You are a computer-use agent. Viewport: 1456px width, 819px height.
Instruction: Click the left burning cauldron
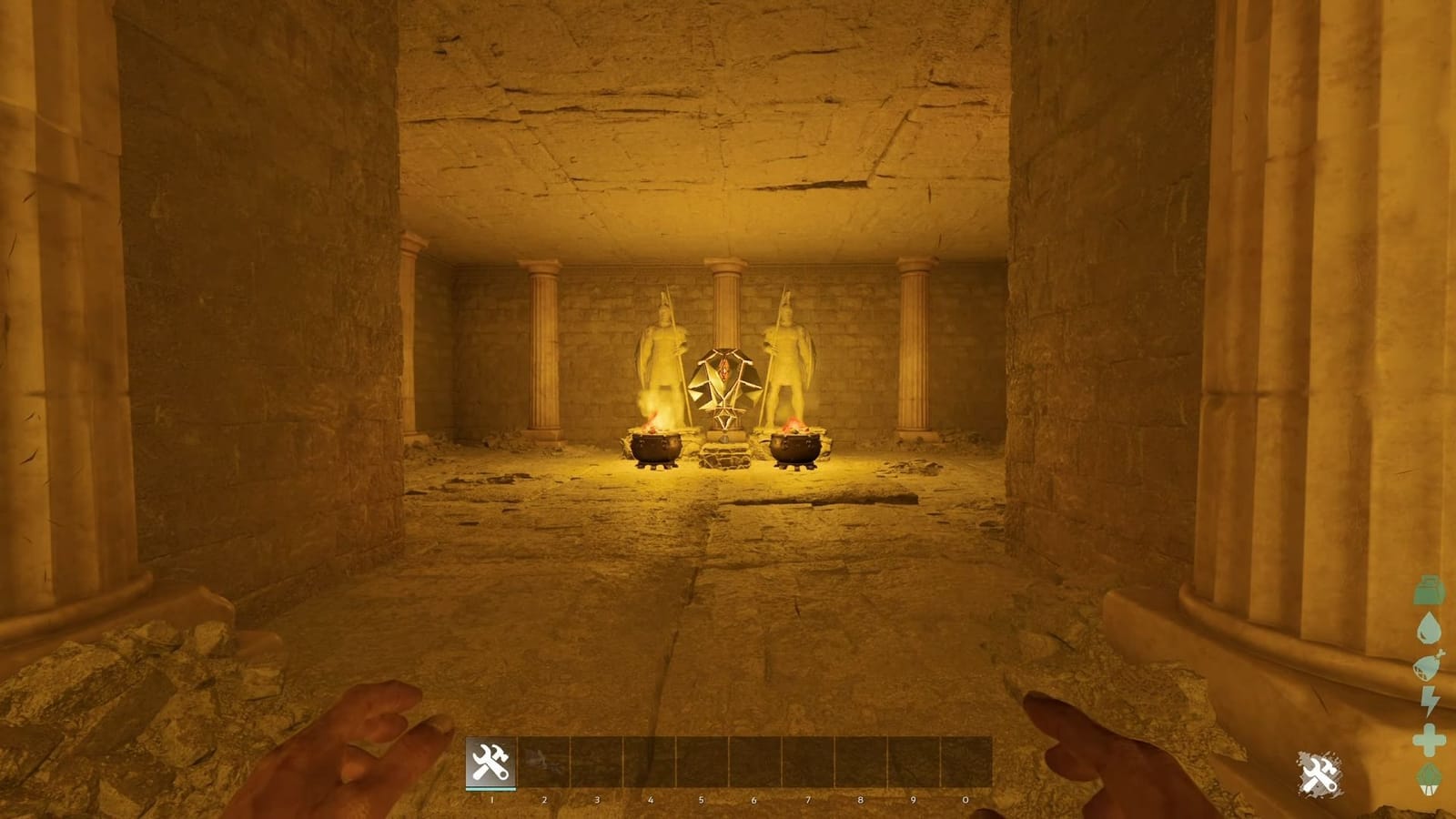pos(654,446)
